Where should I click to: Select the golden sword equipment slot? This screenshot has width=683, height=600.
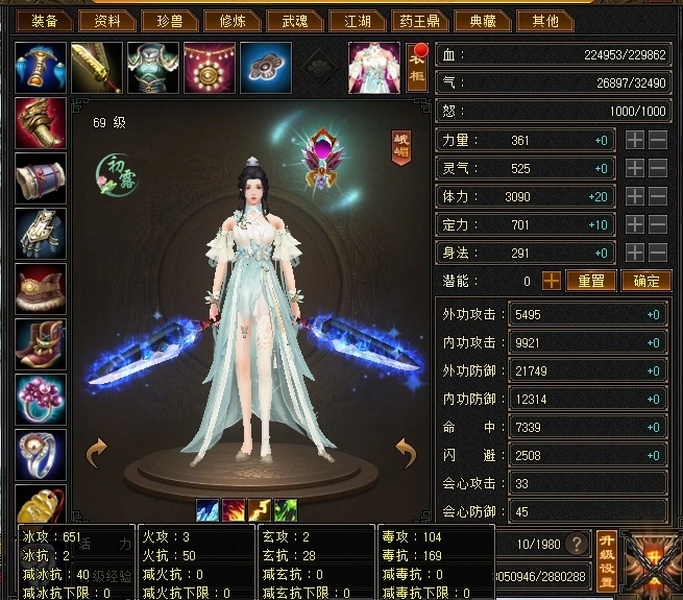(97, 67)
